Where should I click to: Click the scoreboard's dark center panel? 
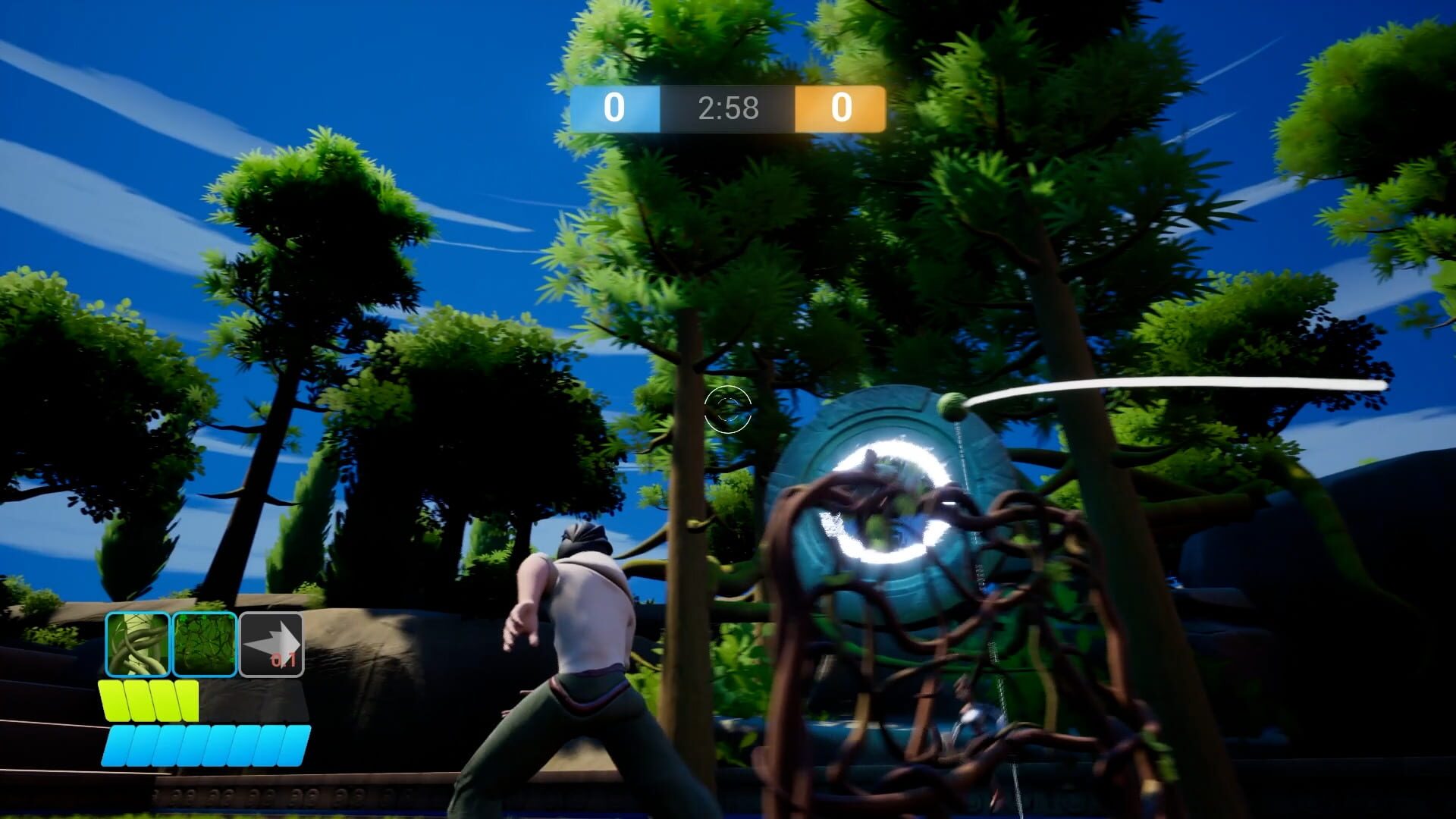[x=728, y=109]
